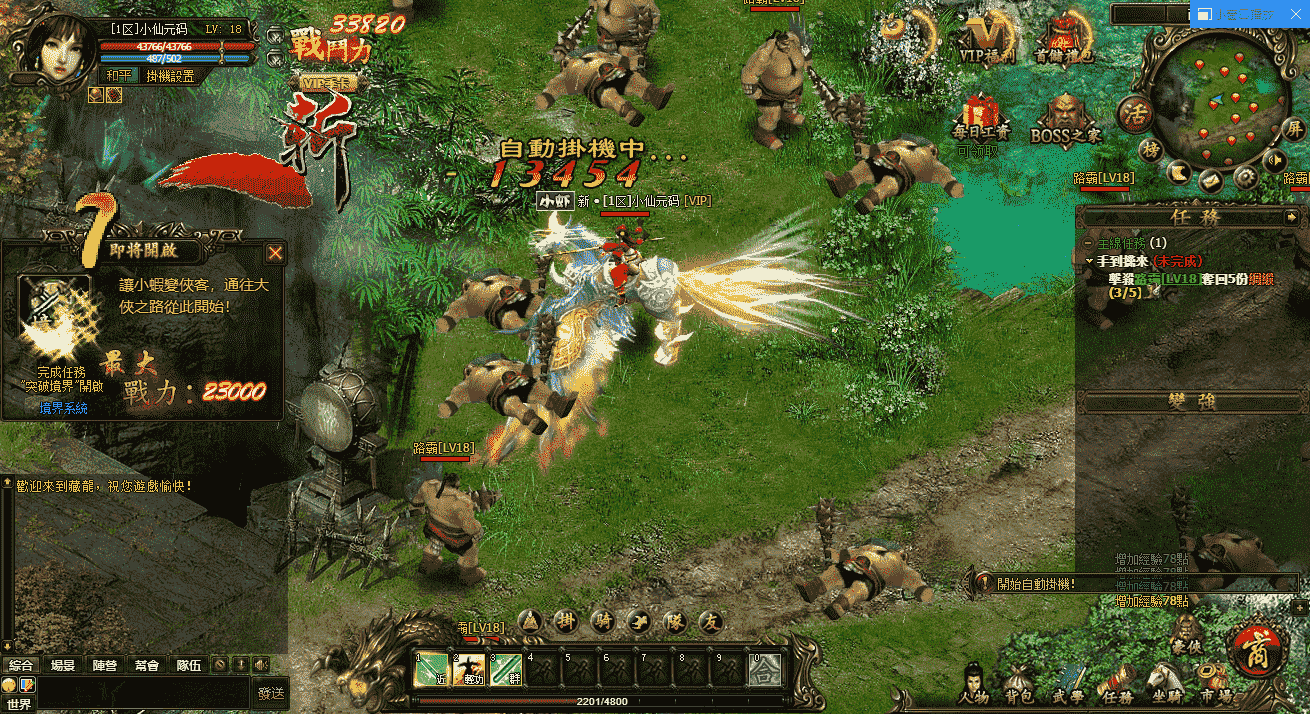Click the 發送 send chat button
Viewport: 1310px width, 714px height.
(270, 692)
